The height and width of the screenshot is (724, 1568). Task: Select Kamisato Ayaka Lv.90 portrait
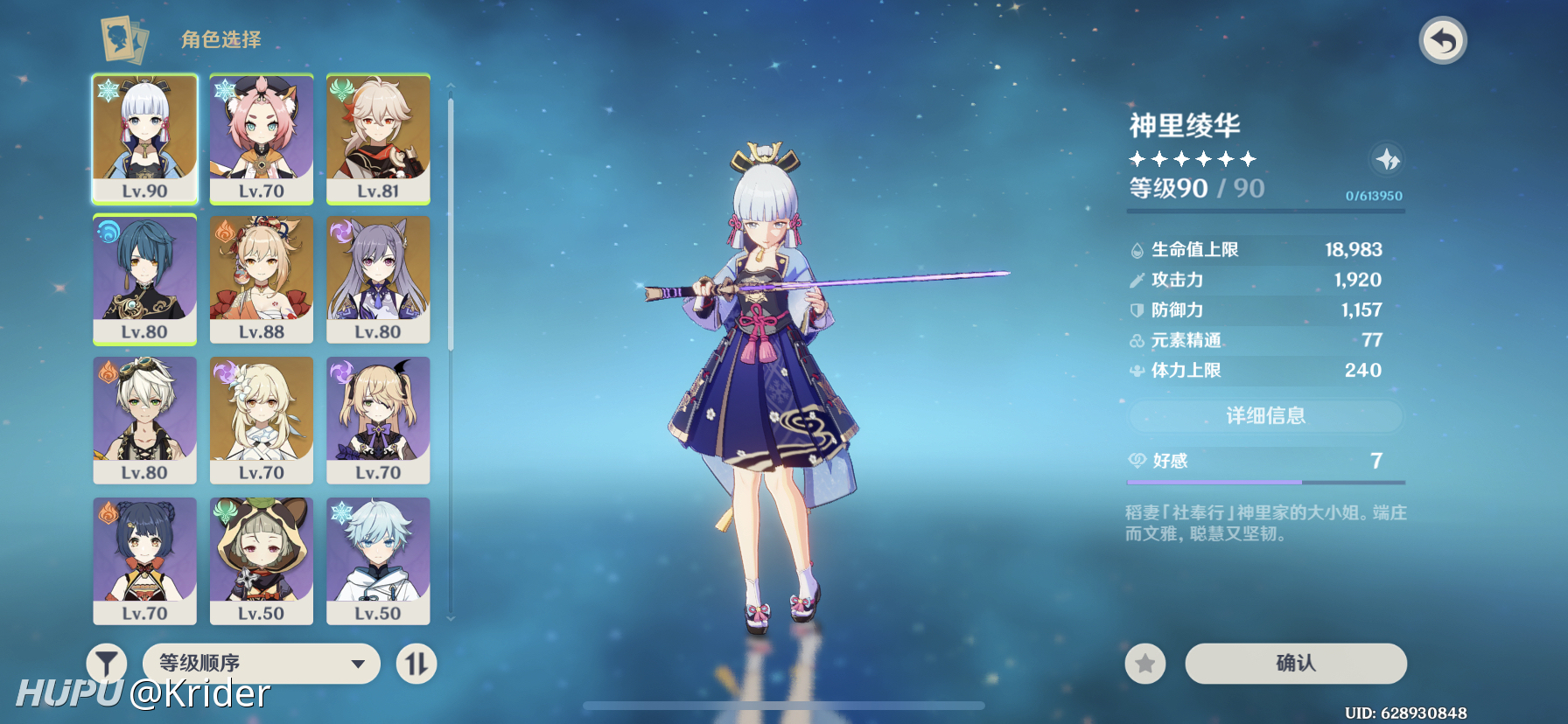click(x=145, y=138)
